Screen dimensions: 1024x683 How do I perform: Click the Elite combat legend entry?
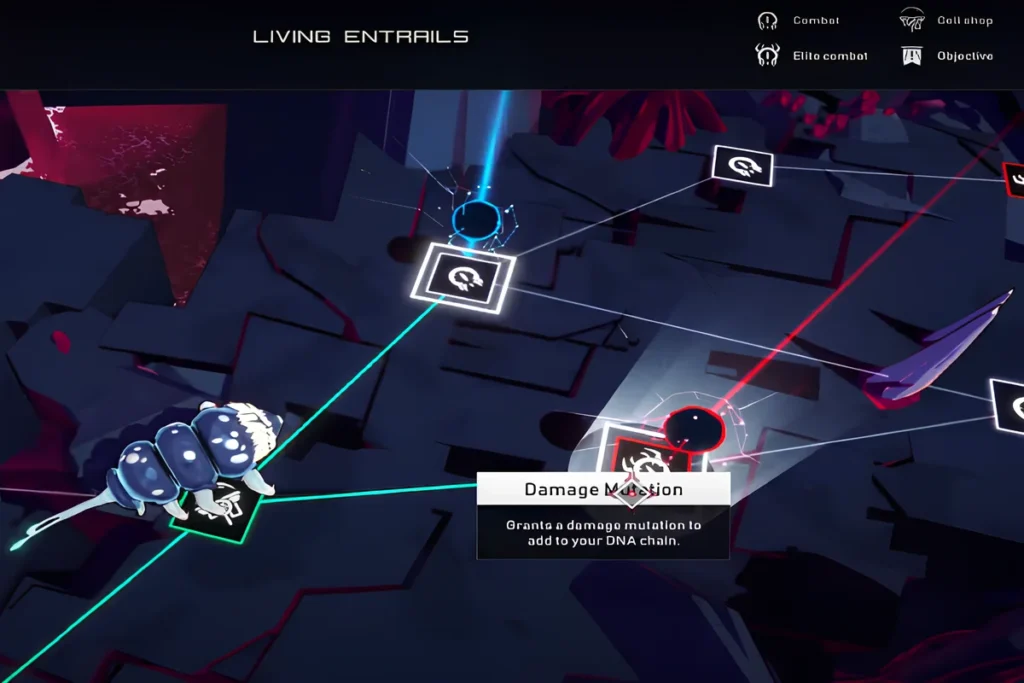(x=812, y=56)
